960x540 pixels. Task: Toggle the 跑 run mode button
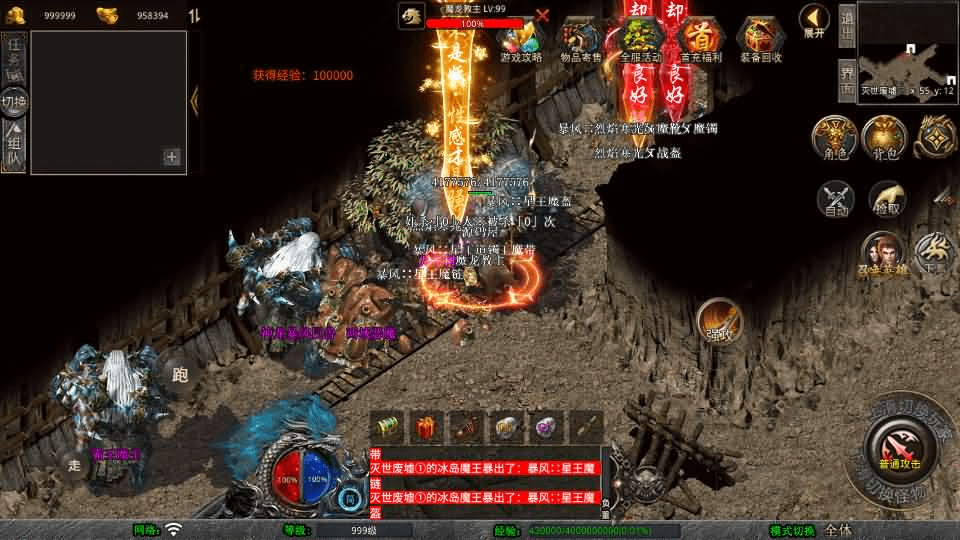click(x=180, y=374)
